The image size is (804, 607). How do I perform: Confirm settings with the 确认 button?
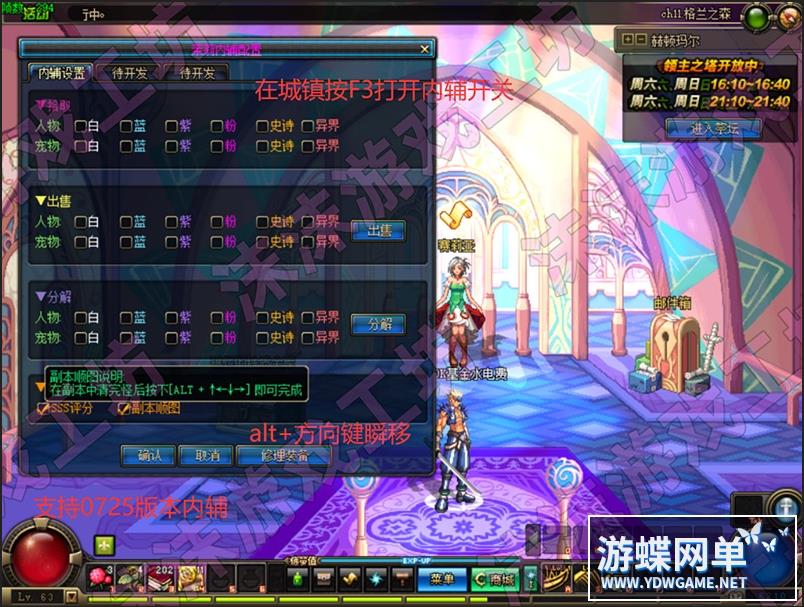[x=148, y=455]
